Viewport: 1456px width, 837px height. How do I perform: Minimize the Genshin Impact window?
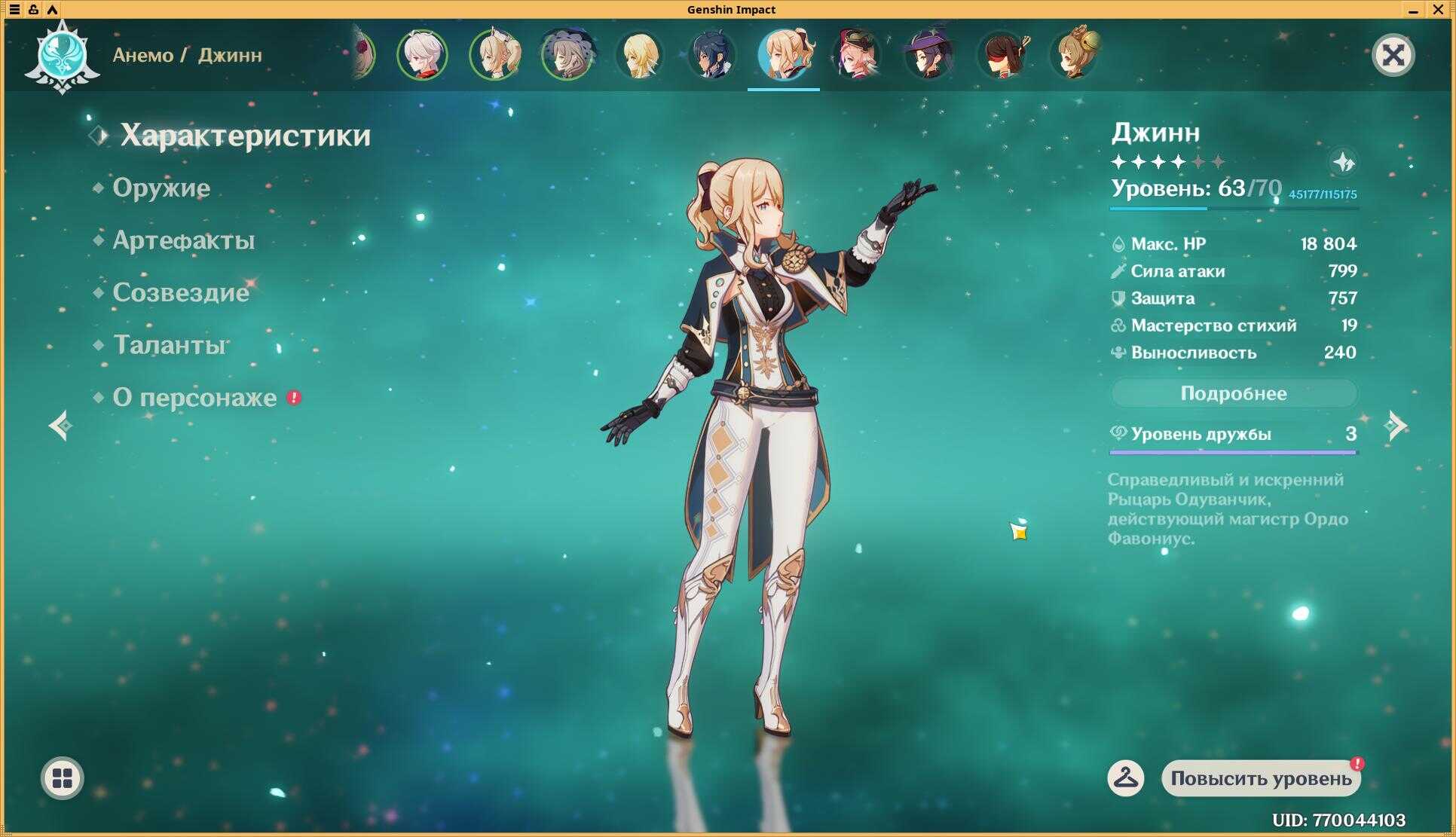tap(1413, 10)
